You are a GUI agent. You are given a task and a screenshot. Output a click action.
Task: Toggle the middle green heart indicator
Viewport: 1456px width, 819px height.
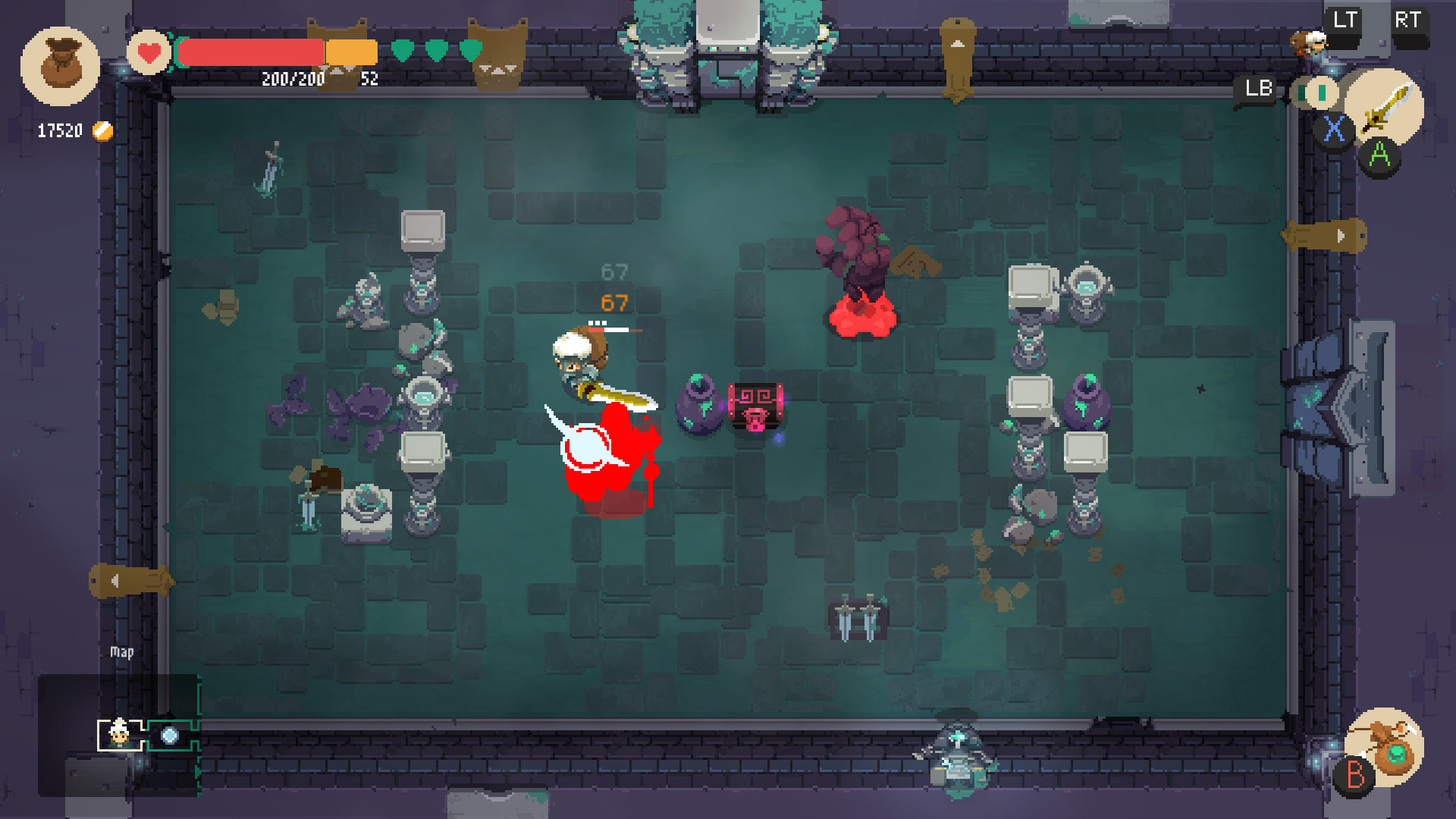click(435, 48)
